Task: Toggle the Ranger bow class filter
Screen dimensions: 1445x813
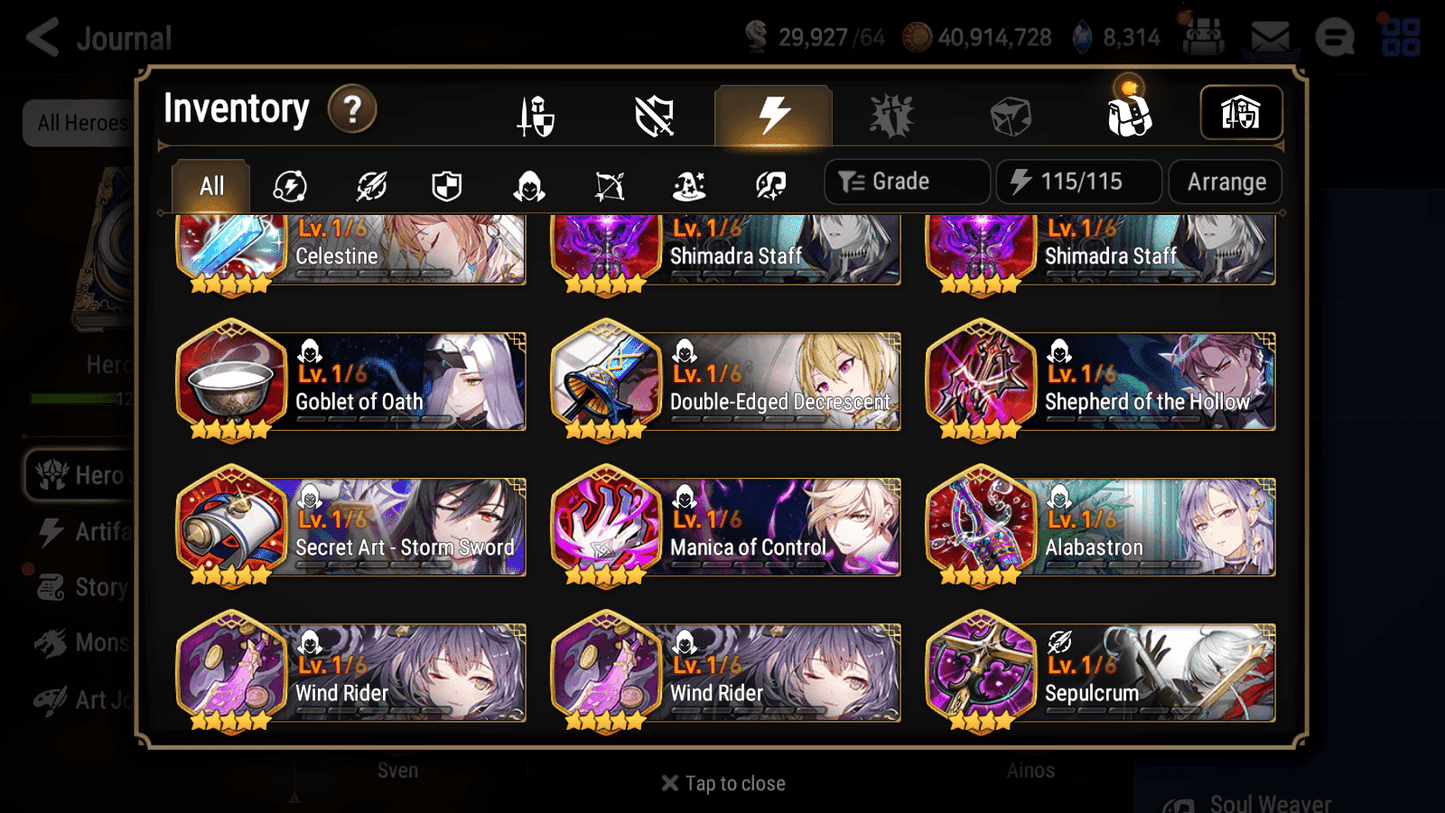Action: 609,185
